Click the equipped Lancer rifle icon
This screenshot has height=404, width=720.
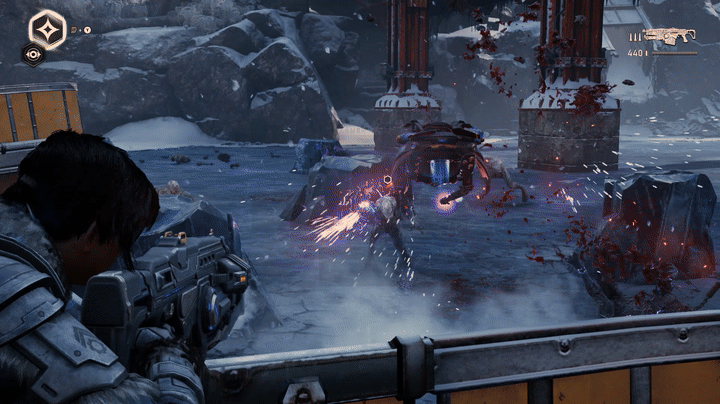coord(670,37)
